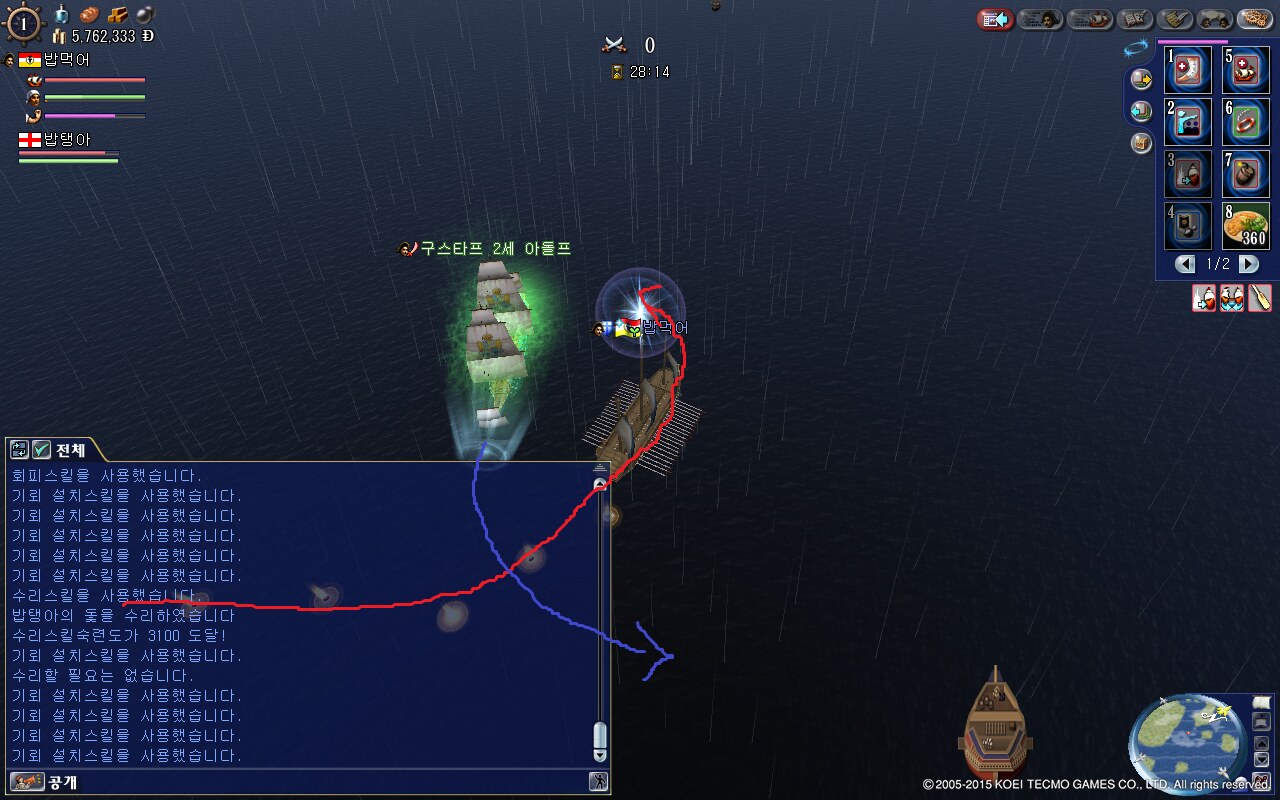
Task: Click the oar status icon
Action: coord(1260,298)
